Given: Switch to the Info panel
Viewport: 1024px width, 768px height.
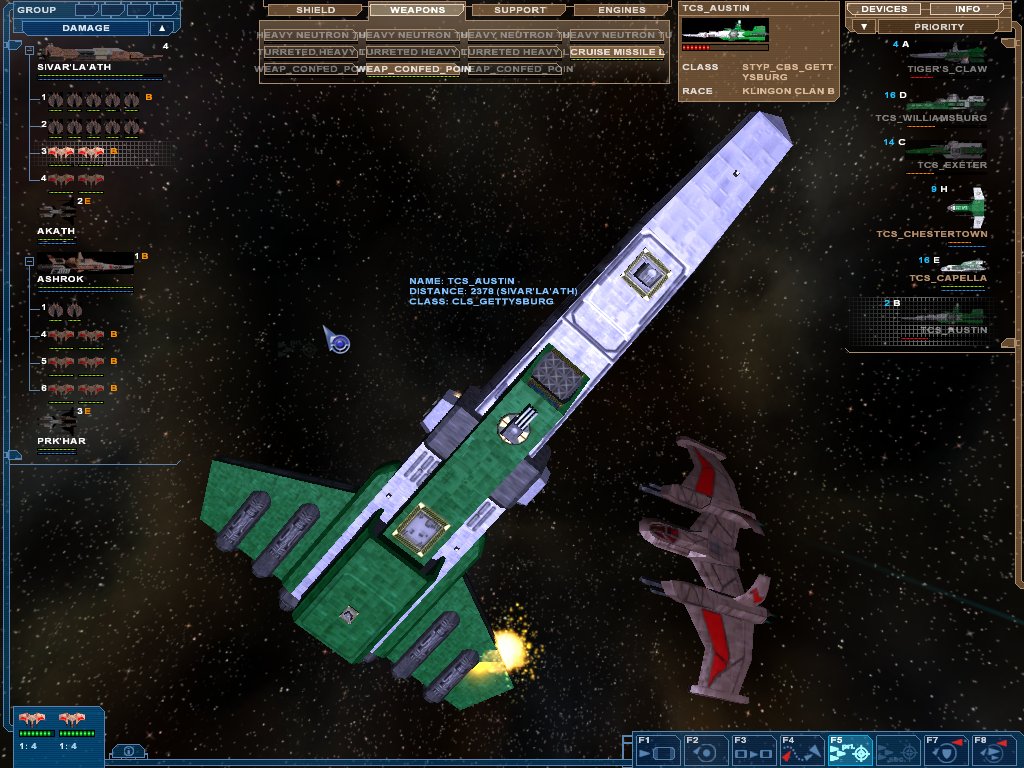Looking at the screenshot, I should point(967,9).
